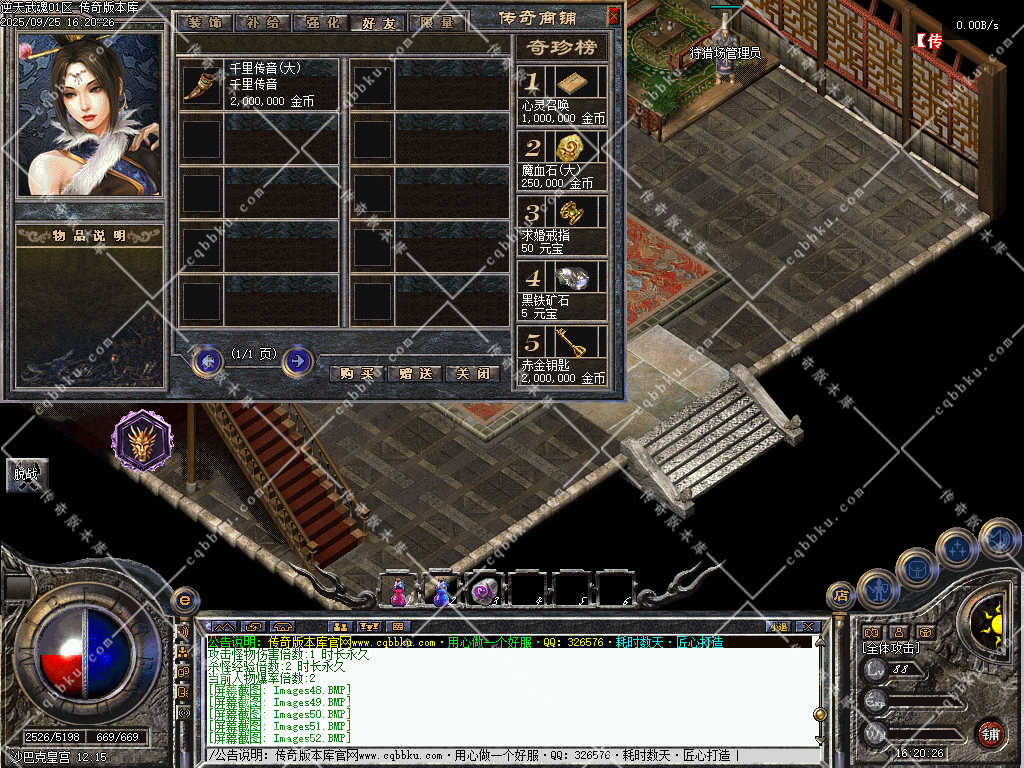
Task: Open the 限量 limited items tab
Action: coord(436,21)
